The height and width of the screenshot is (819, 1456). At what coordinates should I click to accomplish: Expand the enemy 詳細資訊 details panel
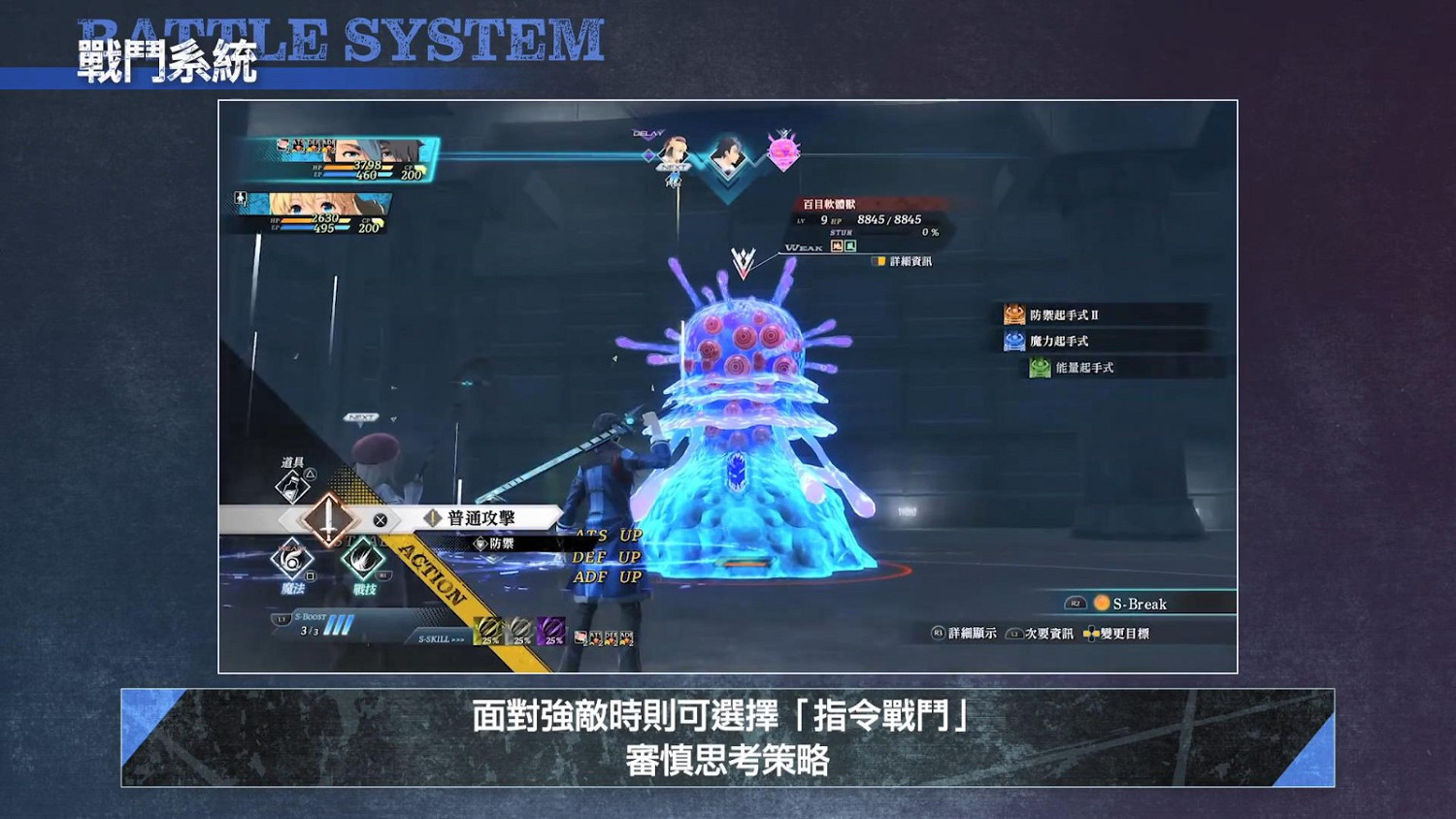click(912, 262)
